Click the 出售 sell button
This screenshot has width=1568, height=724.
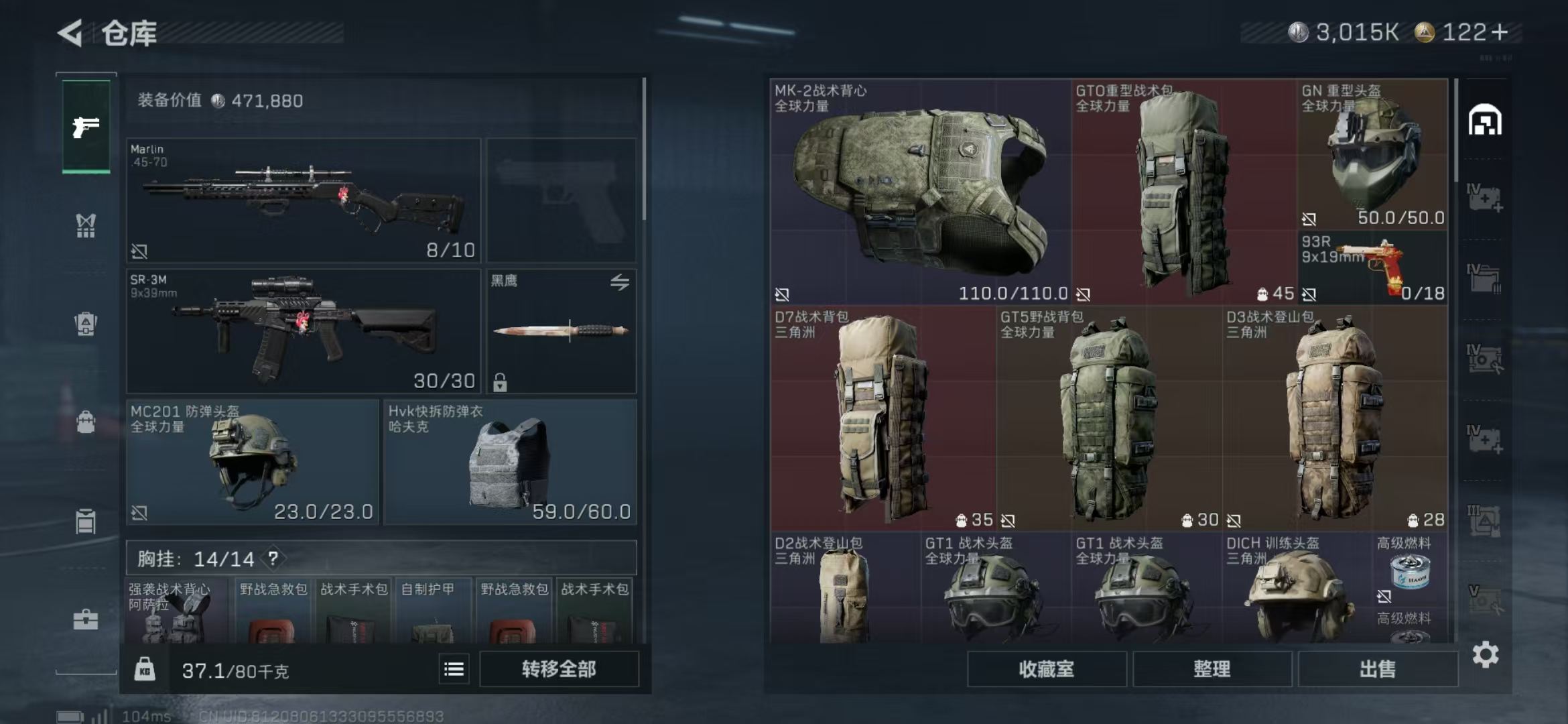1378,669
